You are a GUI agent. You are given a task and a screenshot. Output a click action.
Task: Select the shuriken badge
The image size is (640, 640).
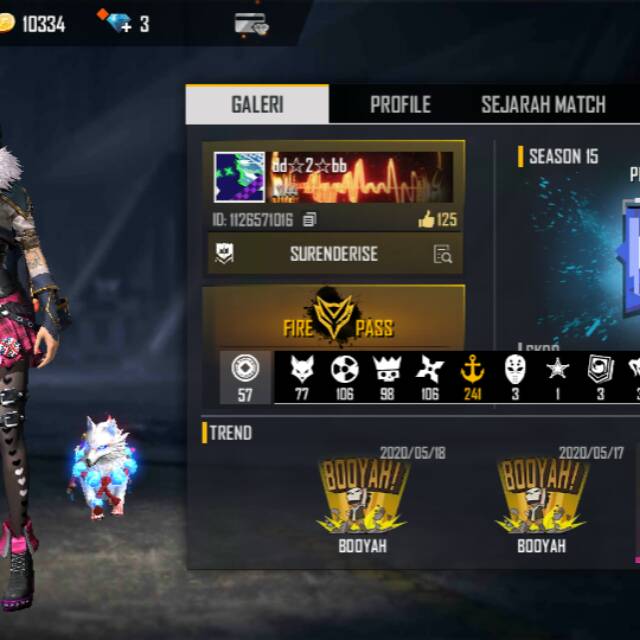point(430,370)
